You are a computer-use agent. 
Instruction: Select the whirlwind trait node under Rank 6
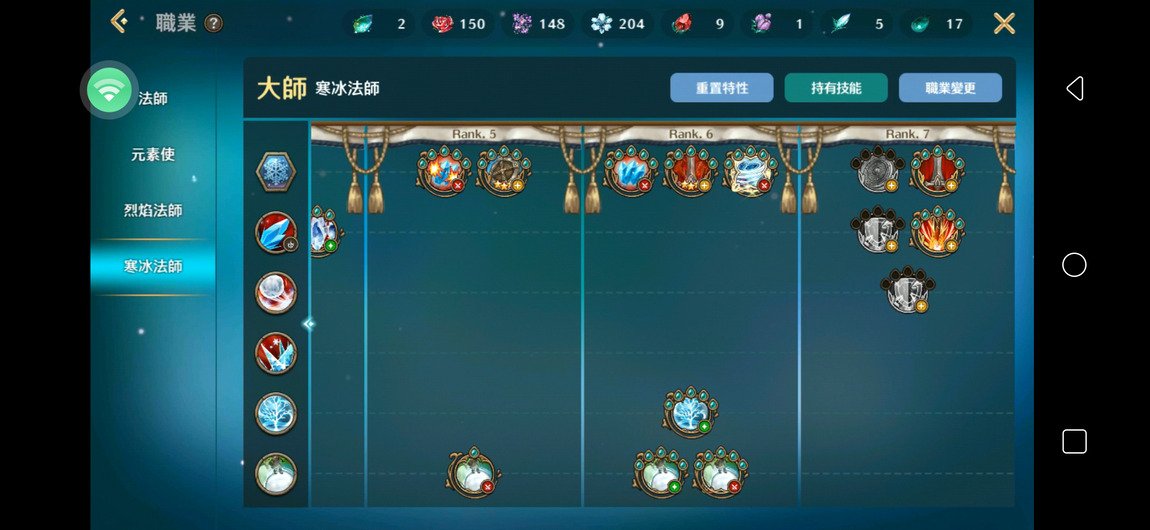[750, 171]
